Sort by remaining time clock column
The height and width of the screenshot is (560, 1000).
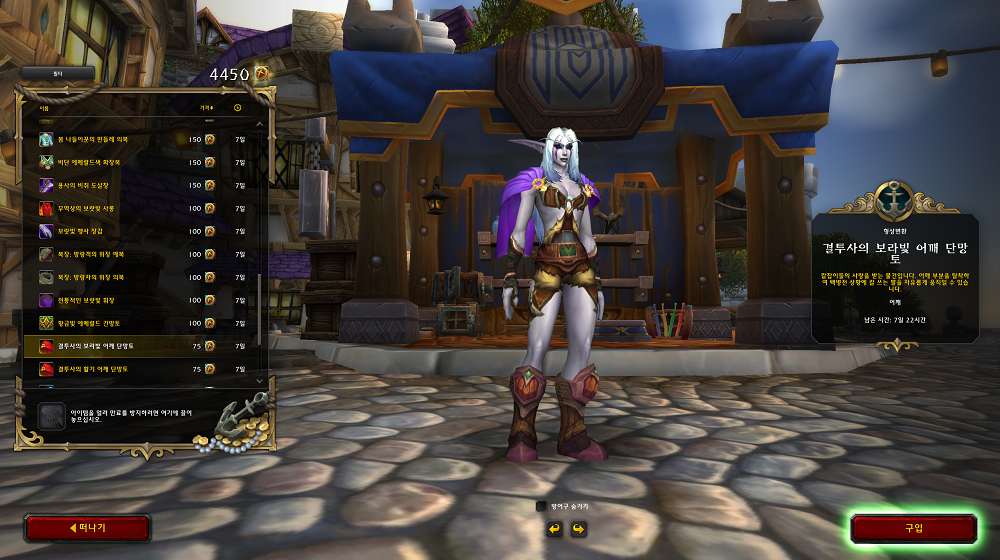tap(238, 107)
